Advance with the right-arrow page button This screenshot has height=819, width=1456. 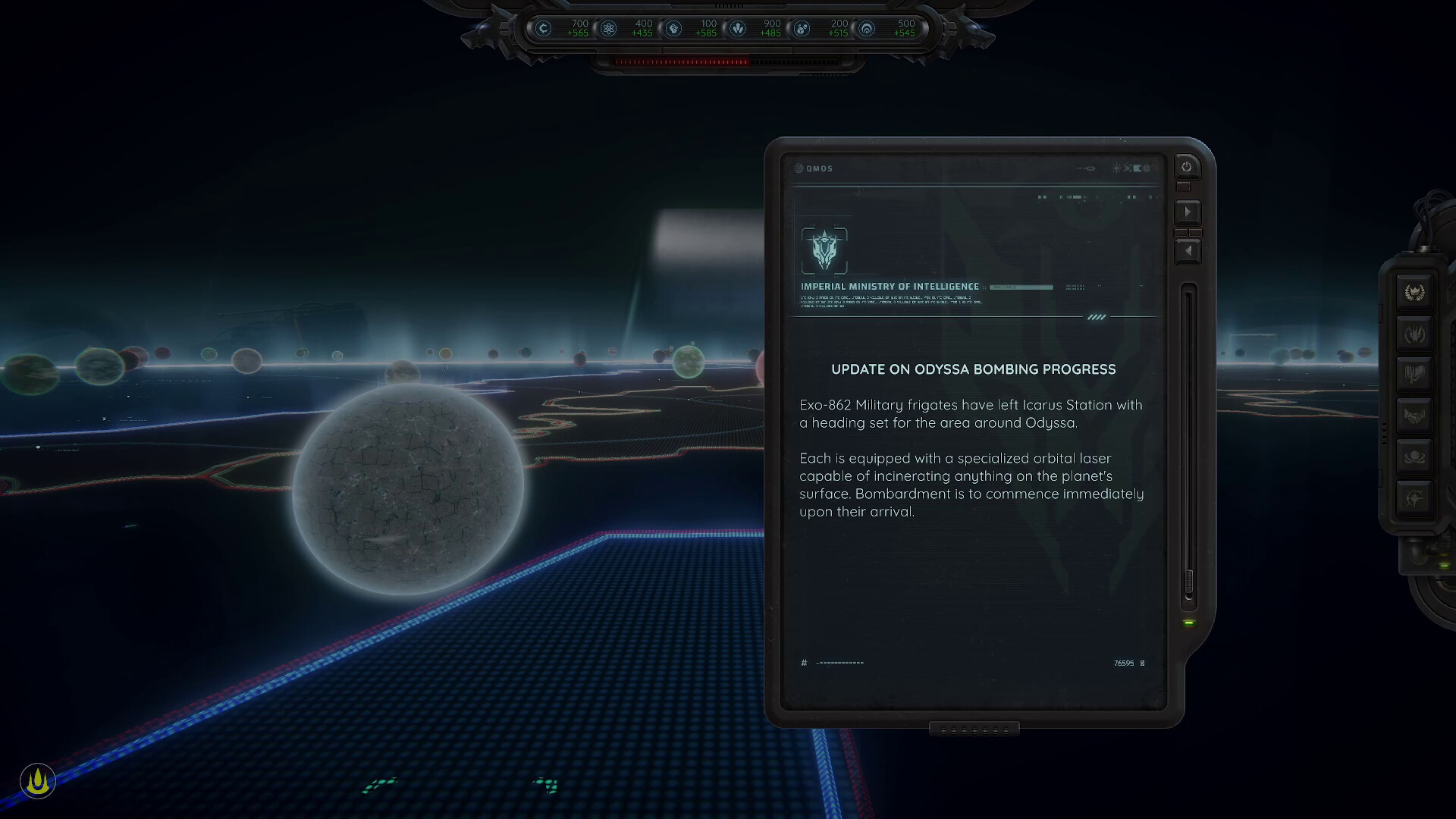click(1188, 212)
